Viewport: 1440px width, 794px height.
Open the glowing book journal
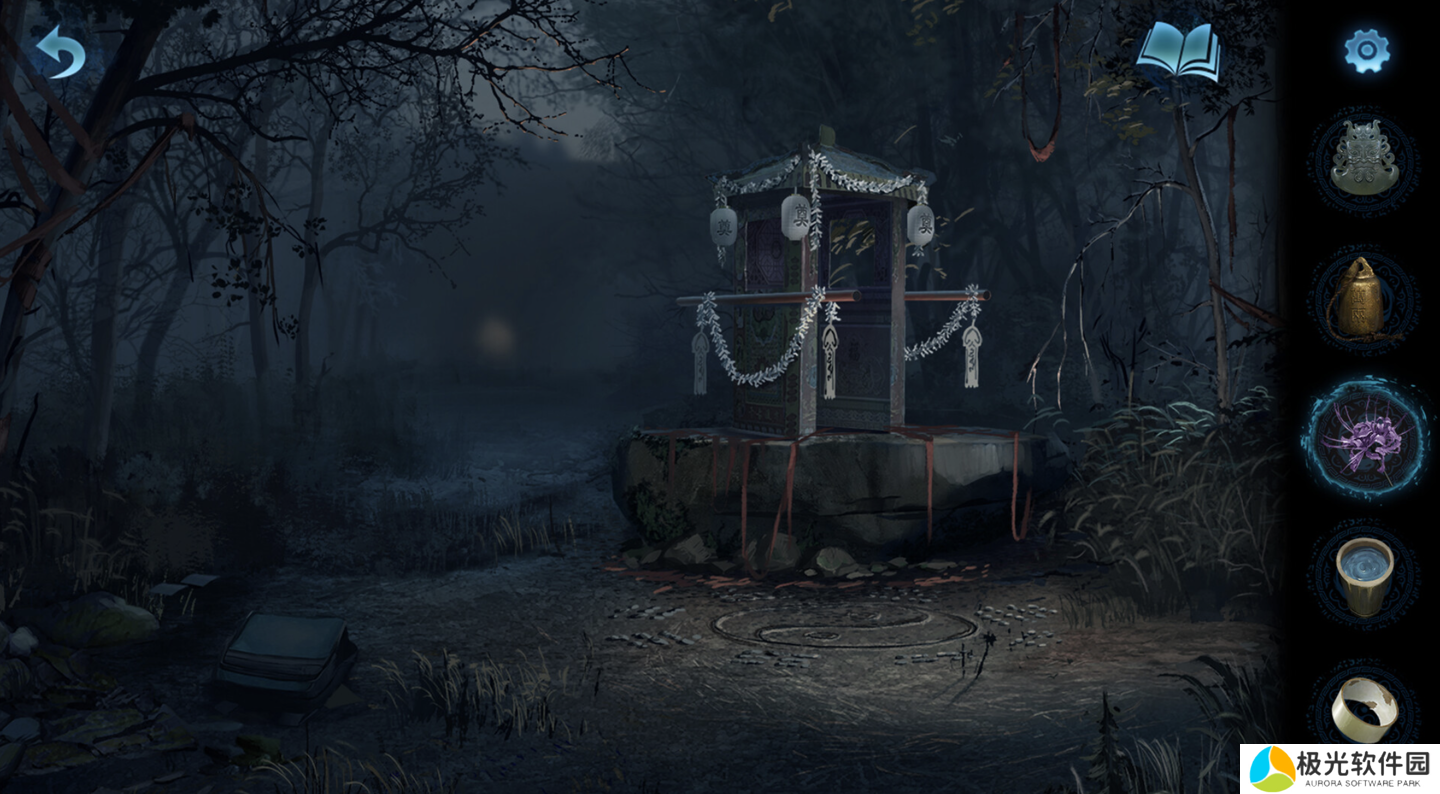(x=1179, y=52)
